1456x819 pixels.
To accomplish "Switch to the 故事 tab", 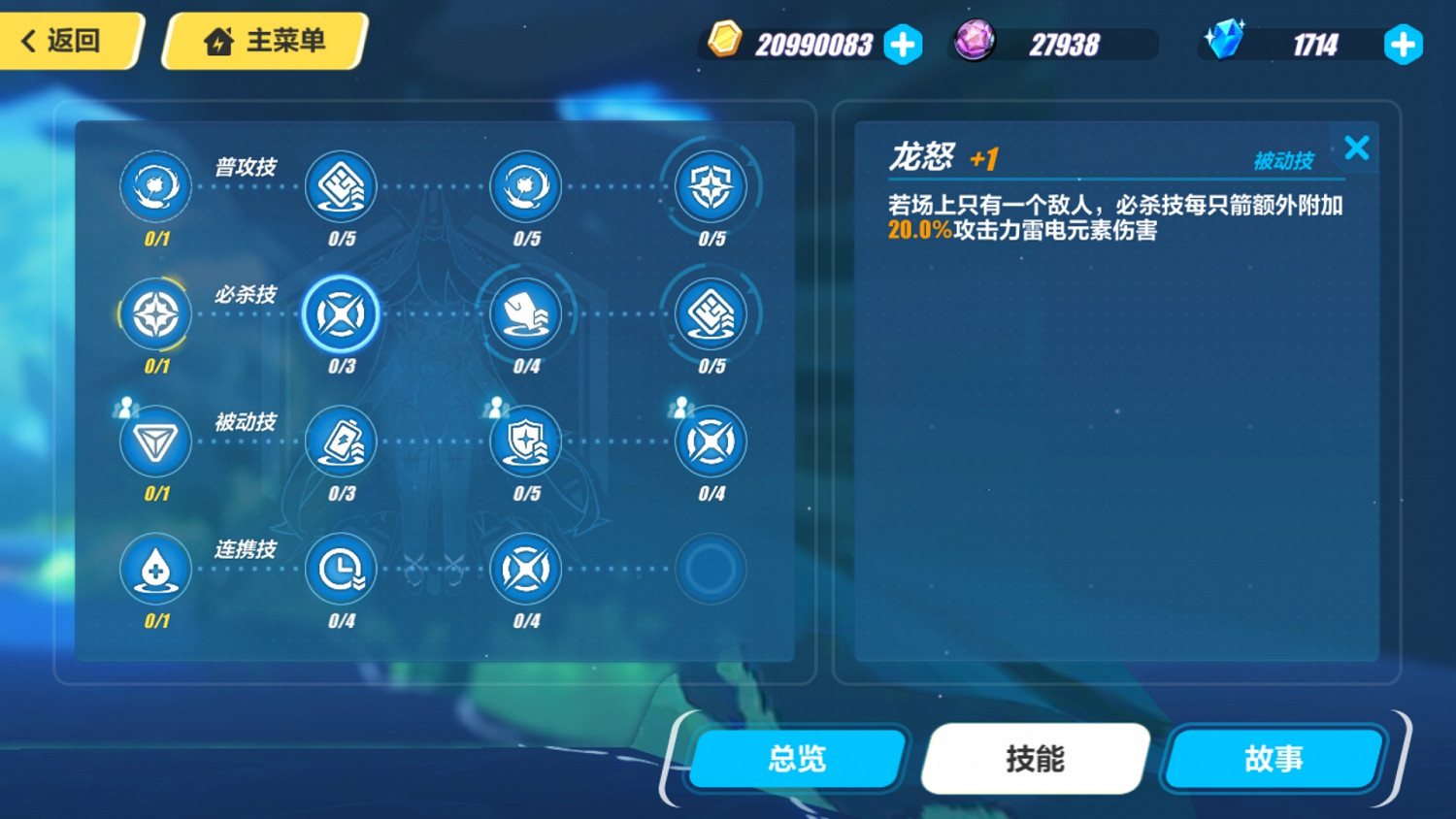I will coord(1272,760).
